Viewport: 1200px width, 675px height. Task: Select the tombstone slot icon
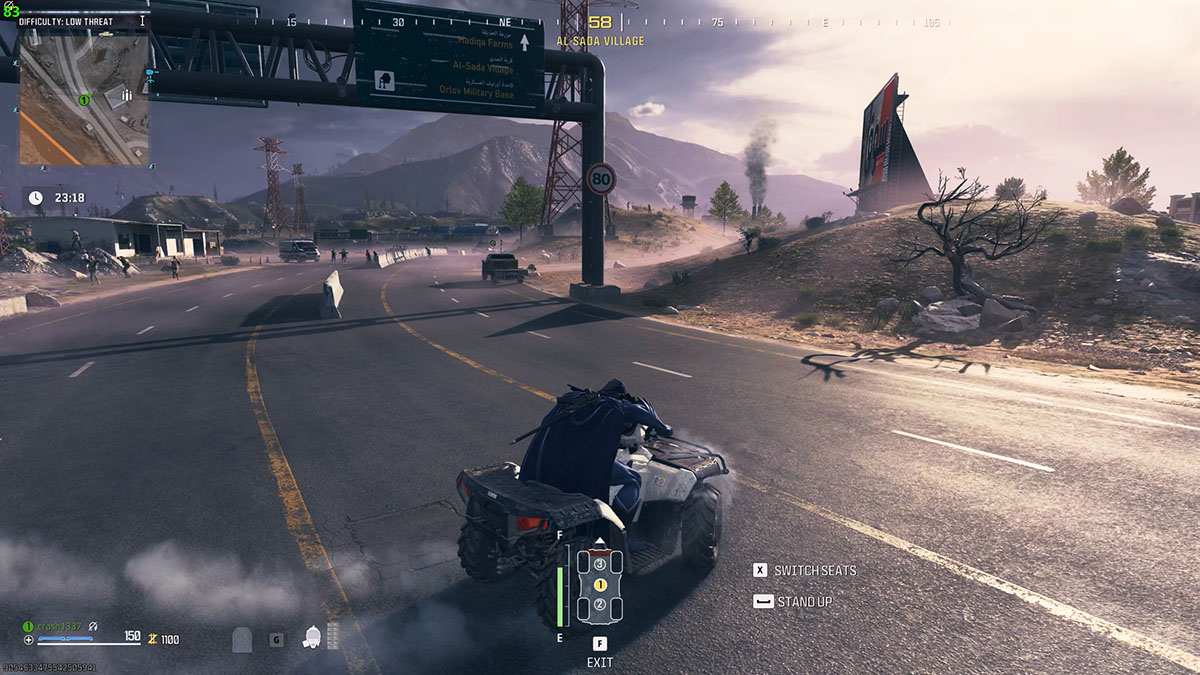pyautogui.click(x=242, y=639)
